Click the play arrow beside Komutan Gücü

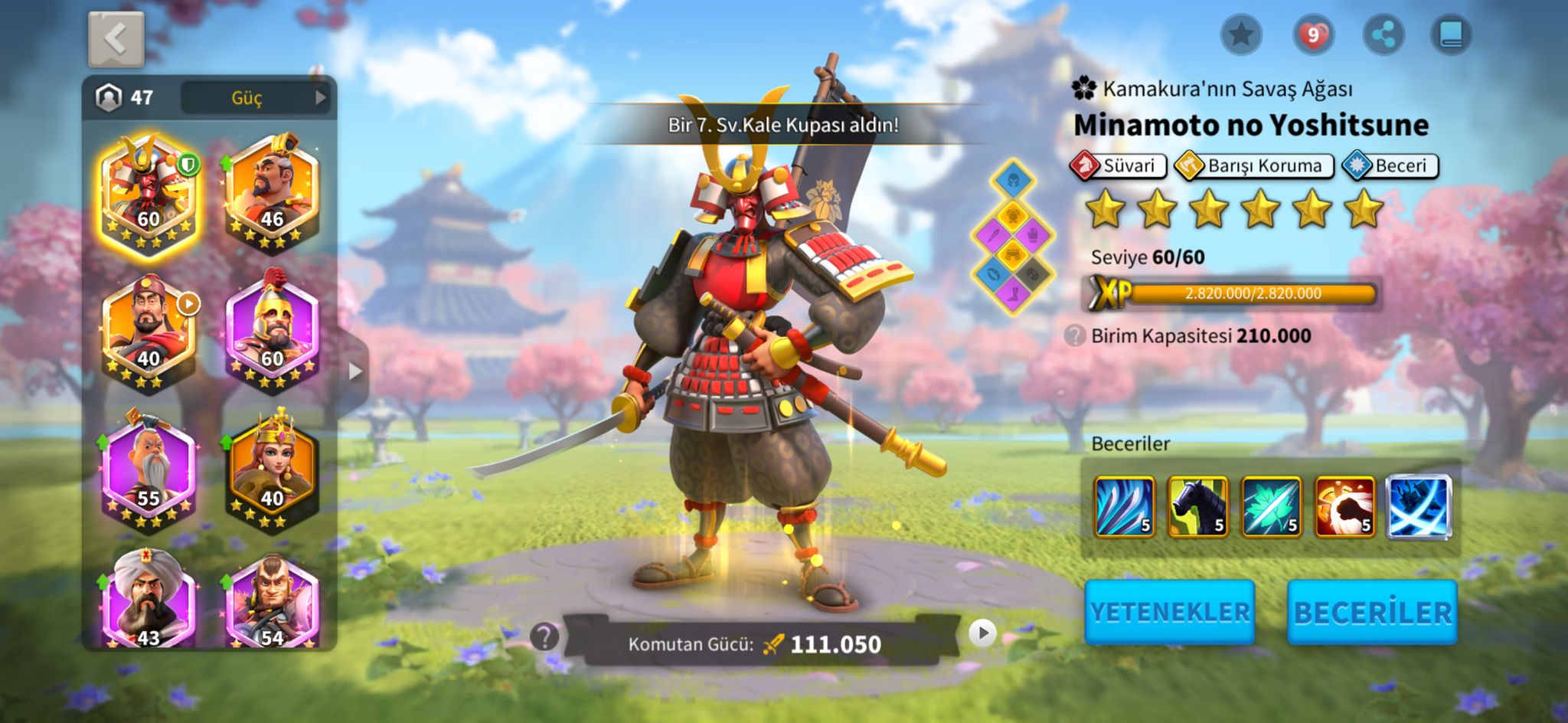[x=982, y=633]
